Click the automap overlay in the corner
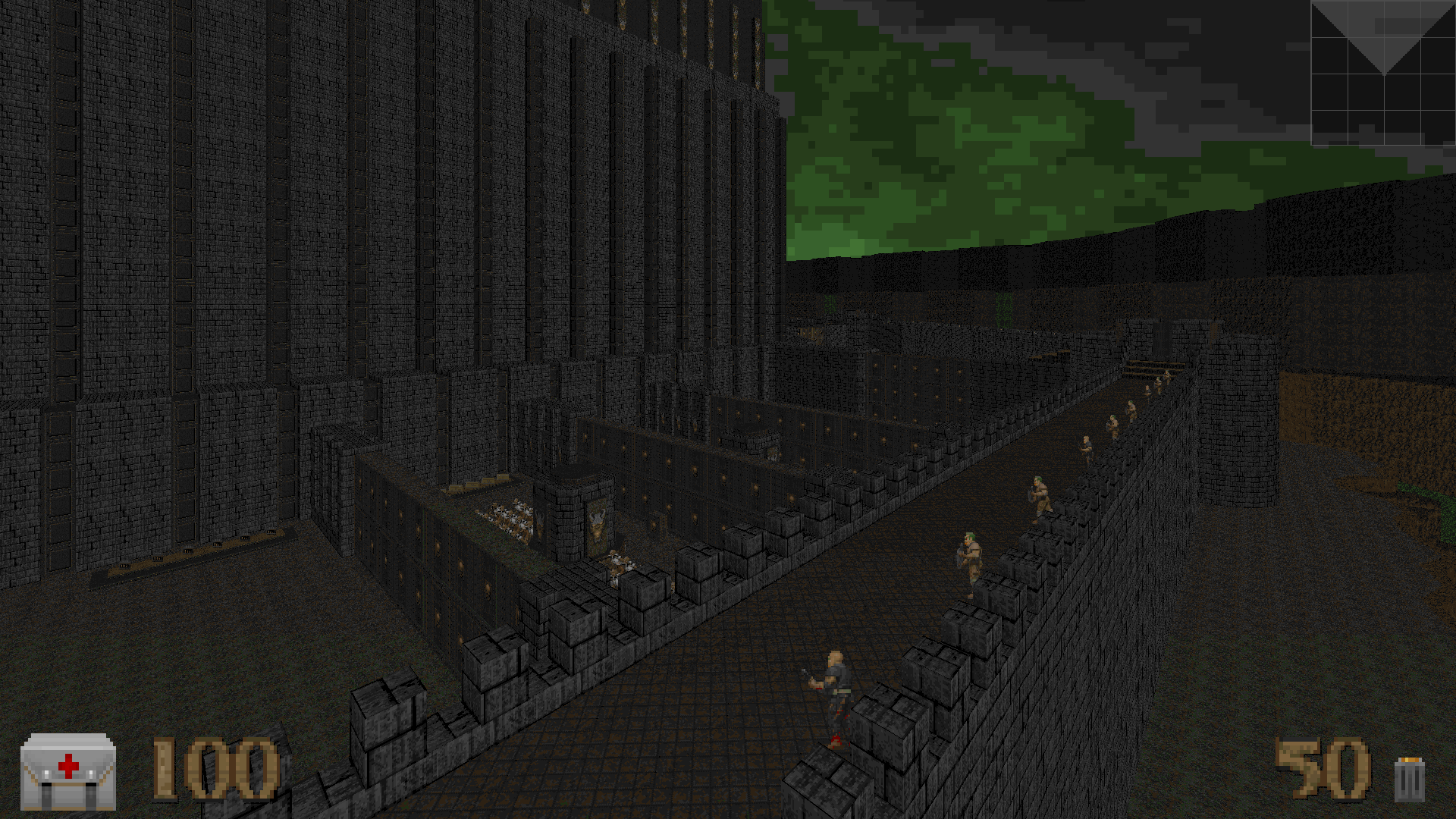This screenshot has height=819, width=1456. point(1382,73)
